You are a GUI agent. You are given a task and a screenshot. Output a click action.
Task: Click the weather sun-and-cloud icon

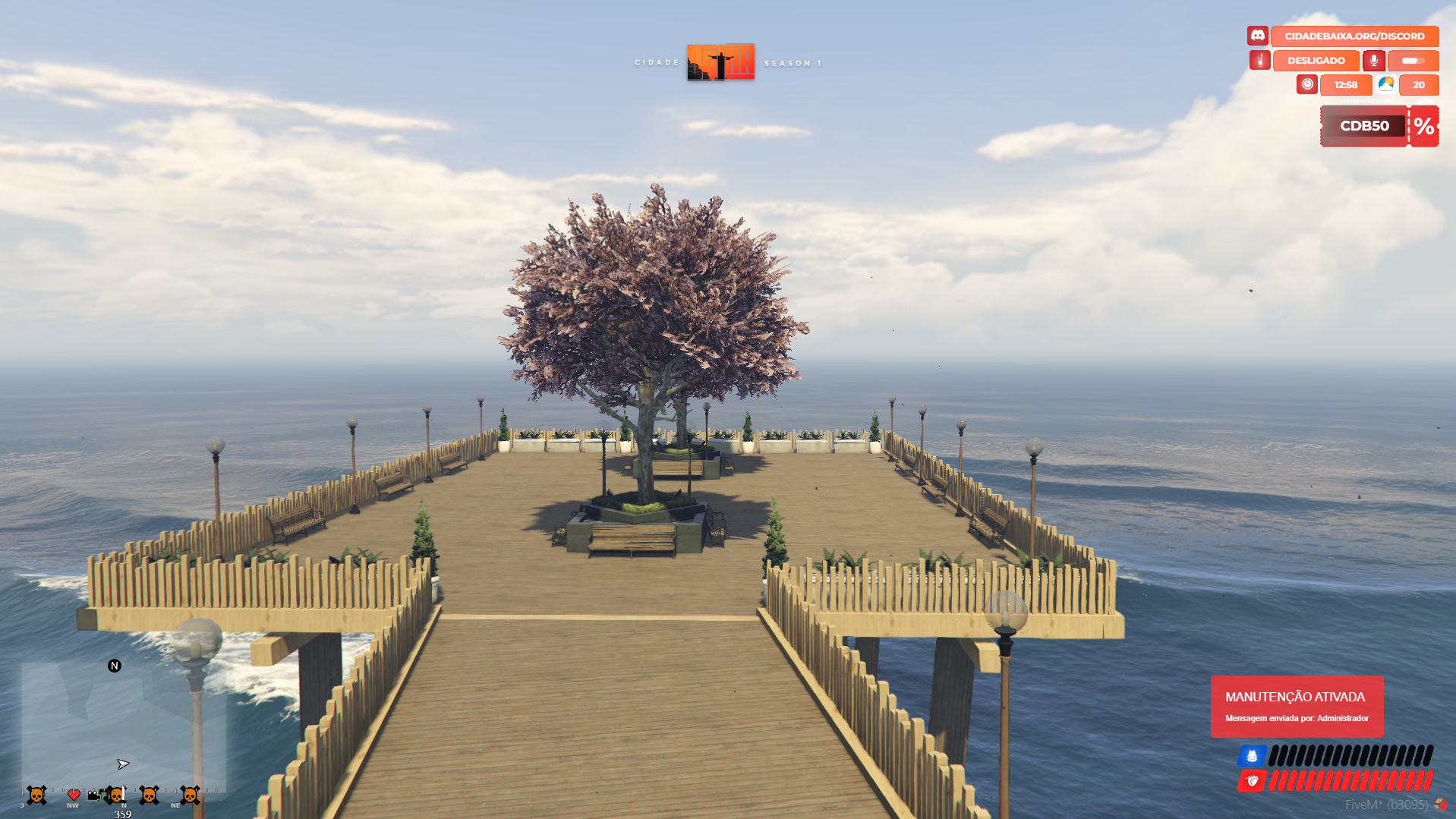(x=1385, y=84)
